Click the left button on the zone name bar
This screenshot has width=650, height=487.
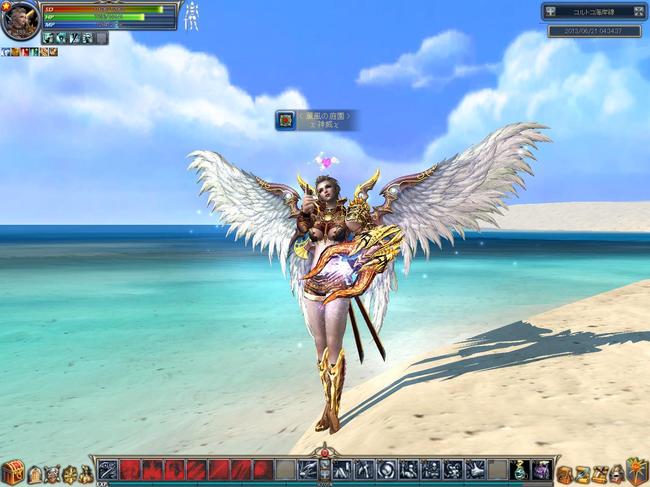pyautogui.click(x=551, y=12)
